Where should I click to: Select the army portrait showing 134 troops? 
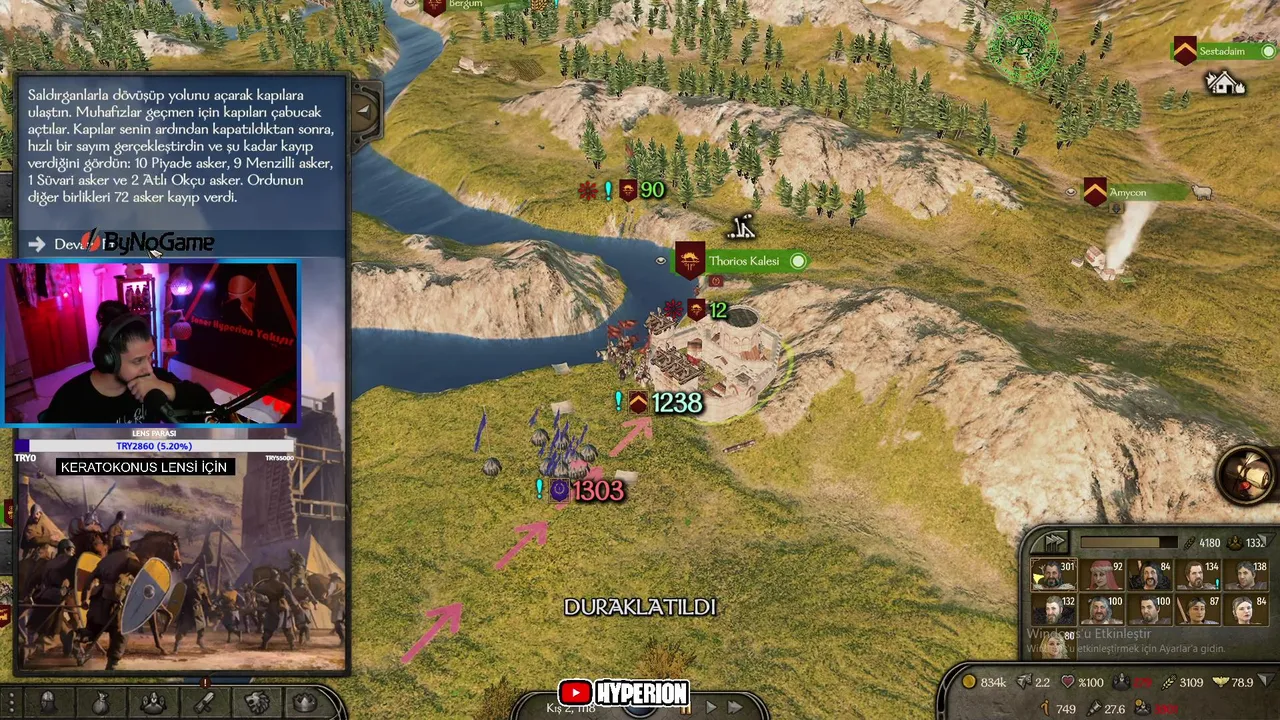[1196, 578]
